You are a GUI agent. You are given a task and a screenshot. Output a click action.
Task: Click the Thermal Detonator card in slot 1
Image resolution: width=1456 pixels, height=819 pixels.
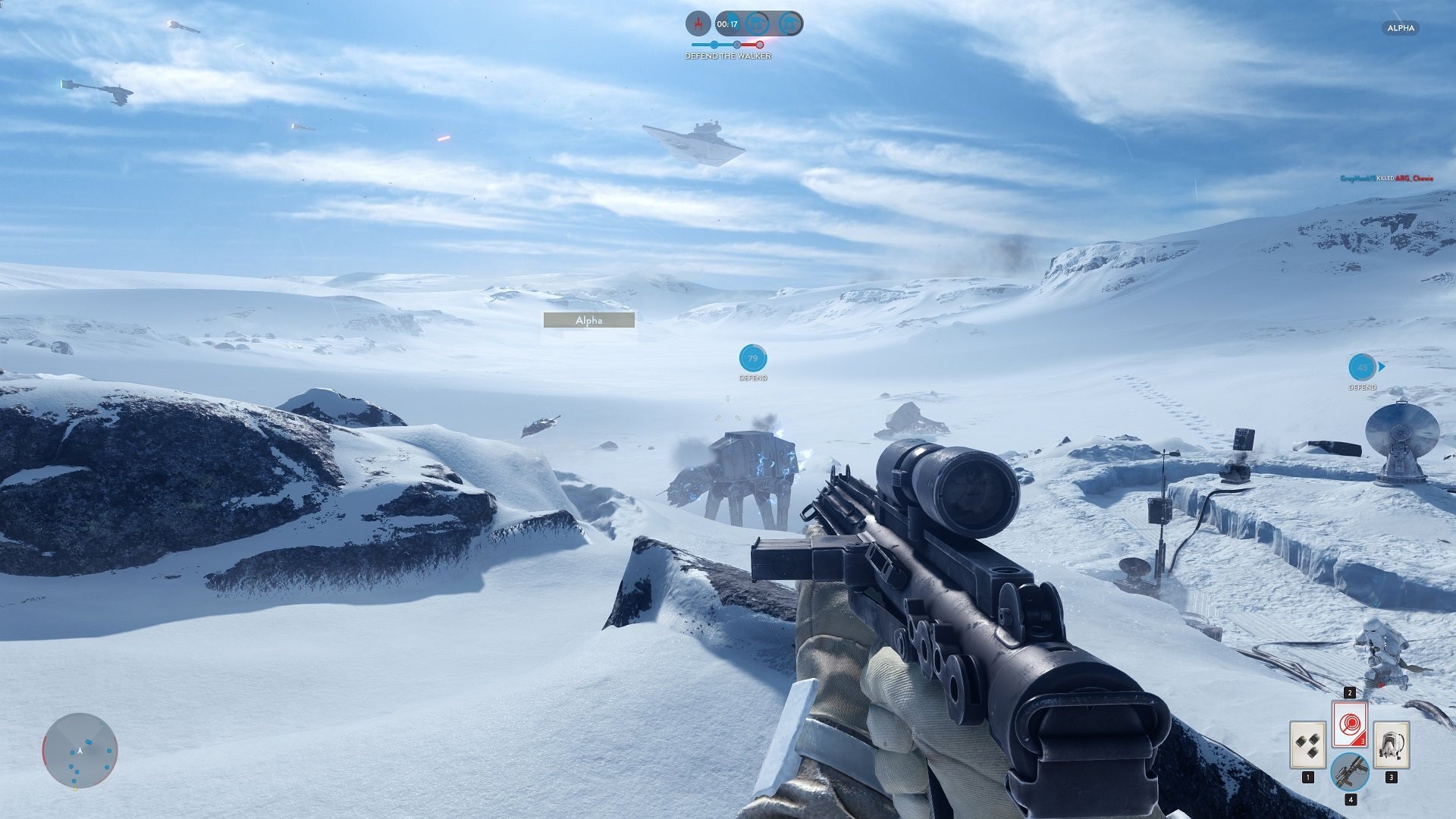(1308, 745)
